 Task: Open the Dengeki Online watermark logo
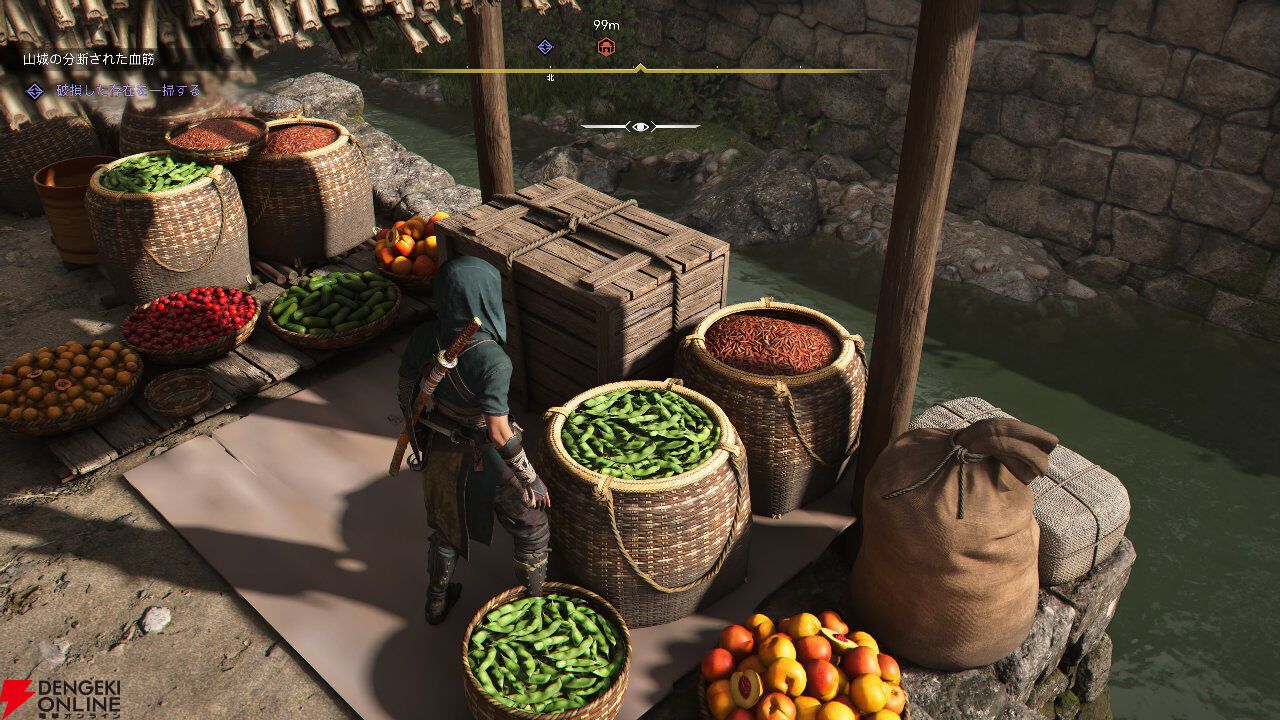[x=60, y=697]
